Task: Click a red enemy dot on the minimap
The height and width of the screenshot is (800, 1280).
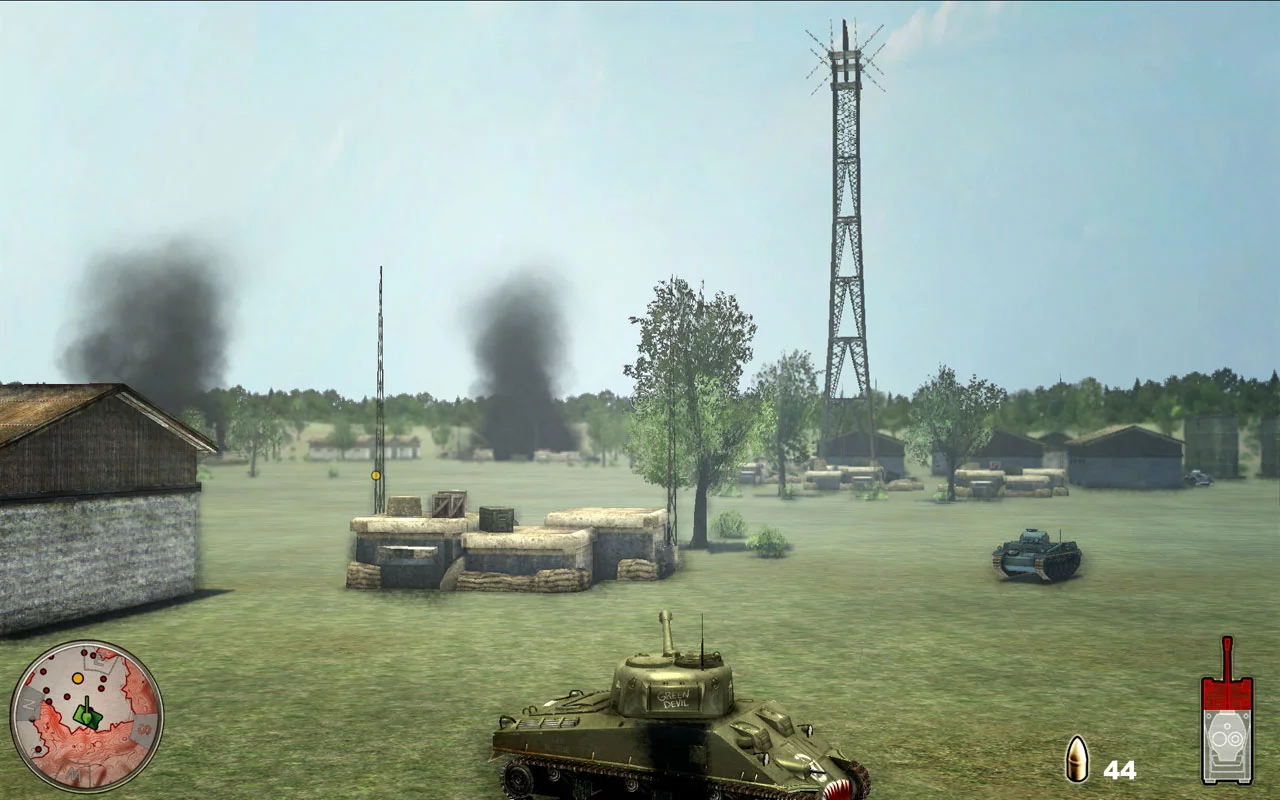Action: (67, 696)
